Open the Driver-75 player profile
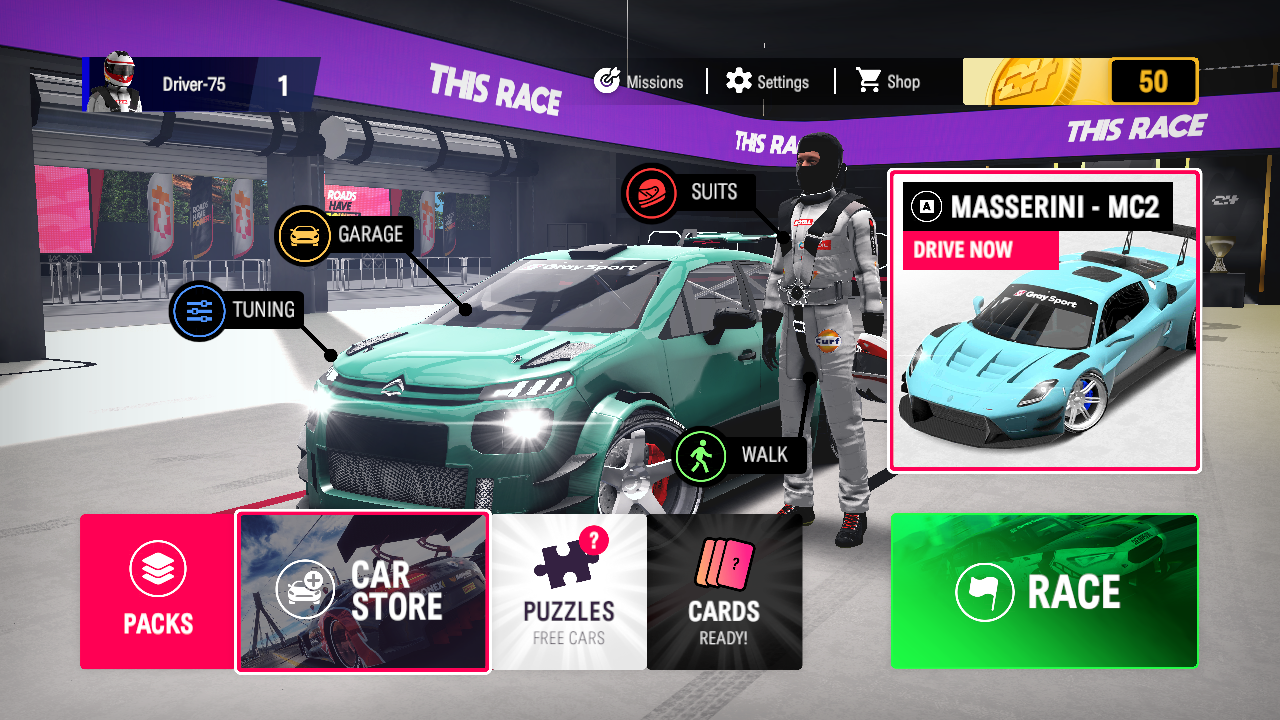 pyautogui.click(x=200, y=84)
